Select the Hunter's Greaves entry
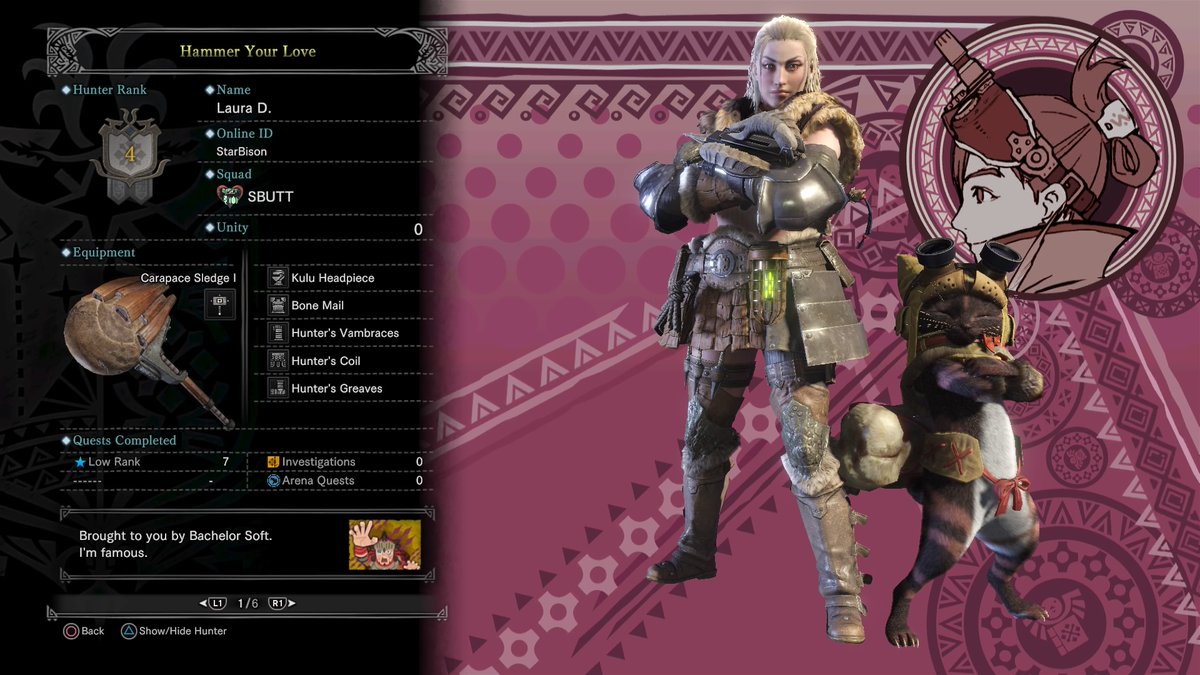The width and height of the screenshot is (1200, 675). tap(336, 388)
